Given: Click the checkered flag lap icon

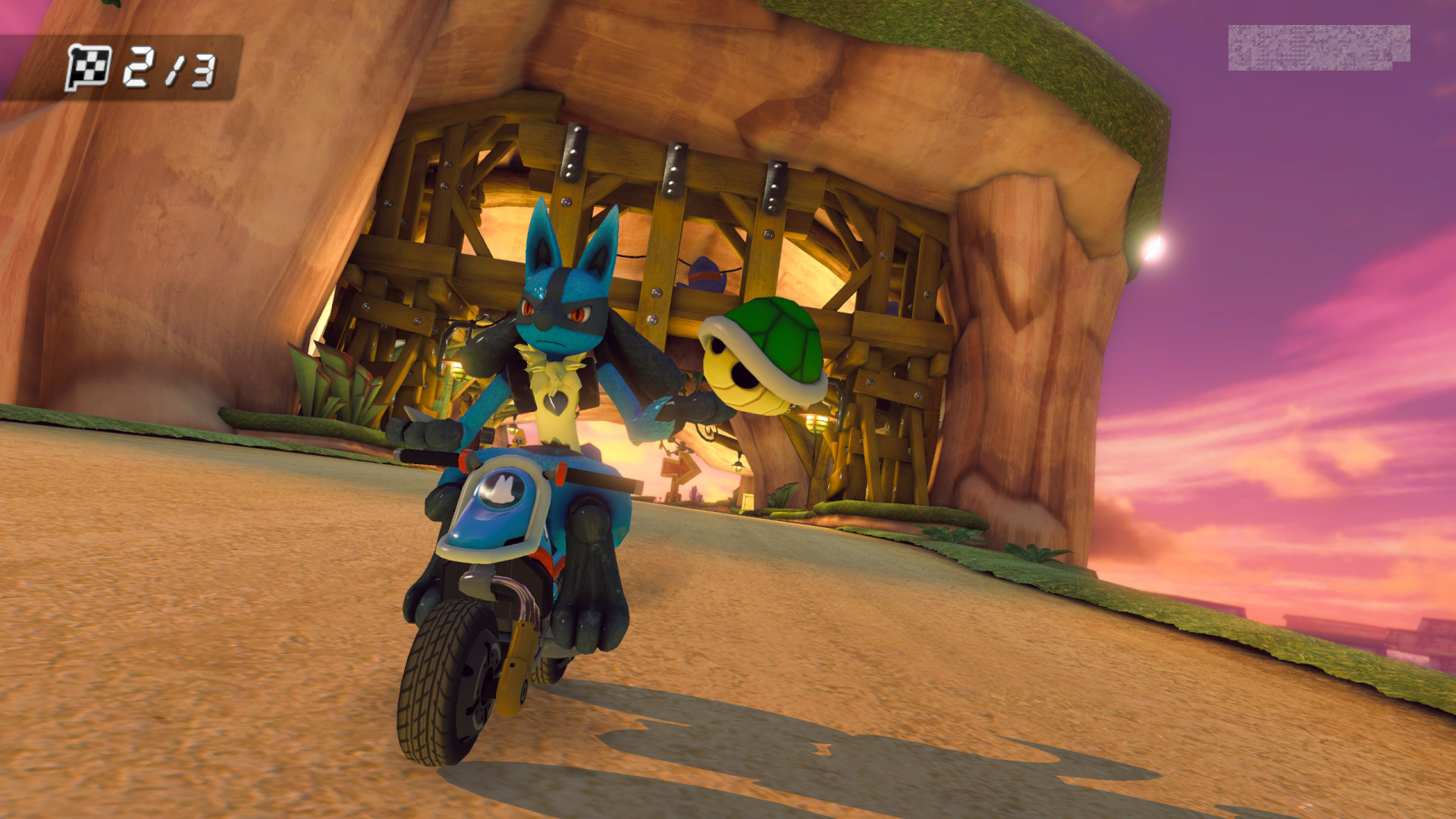Looking at the screenshot, I should pos(86,68).
